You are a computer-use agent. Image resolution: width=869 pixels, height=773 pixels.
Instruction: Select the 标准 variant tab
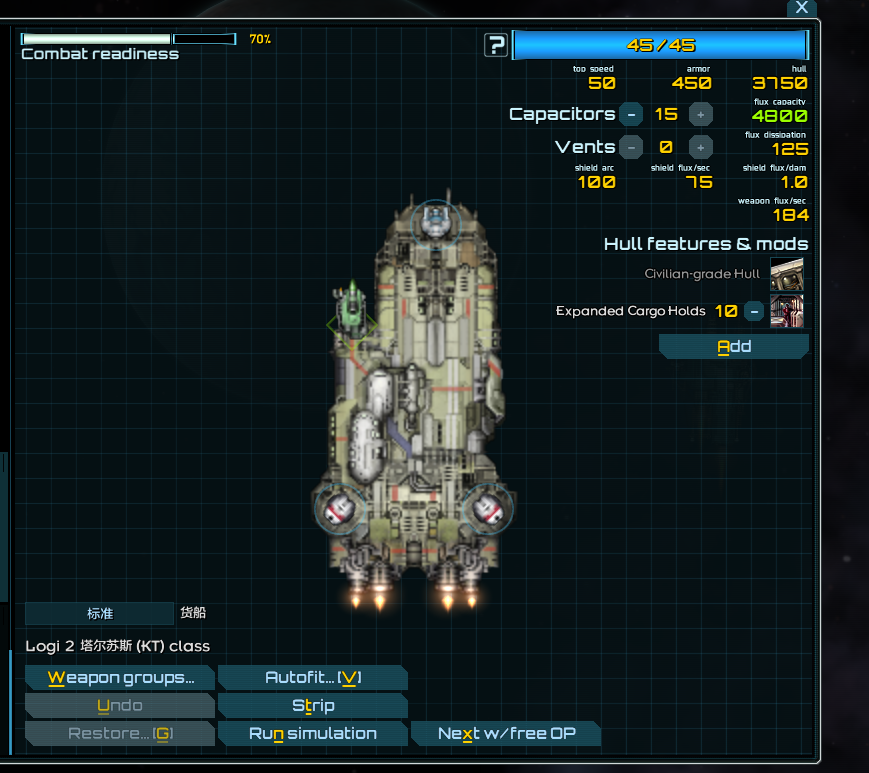99,613
